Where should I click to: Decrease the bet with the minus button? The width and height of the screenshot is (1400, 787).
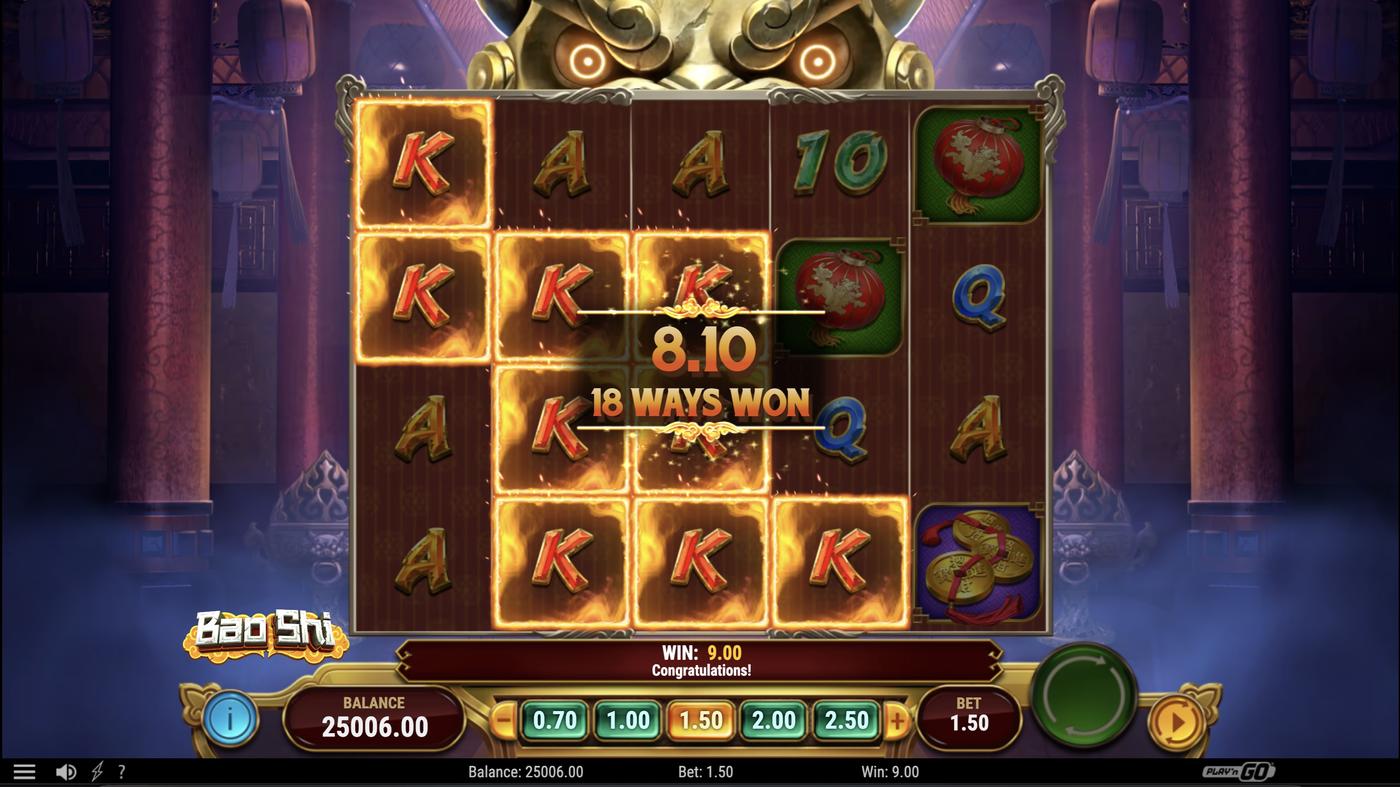point(505,720)
